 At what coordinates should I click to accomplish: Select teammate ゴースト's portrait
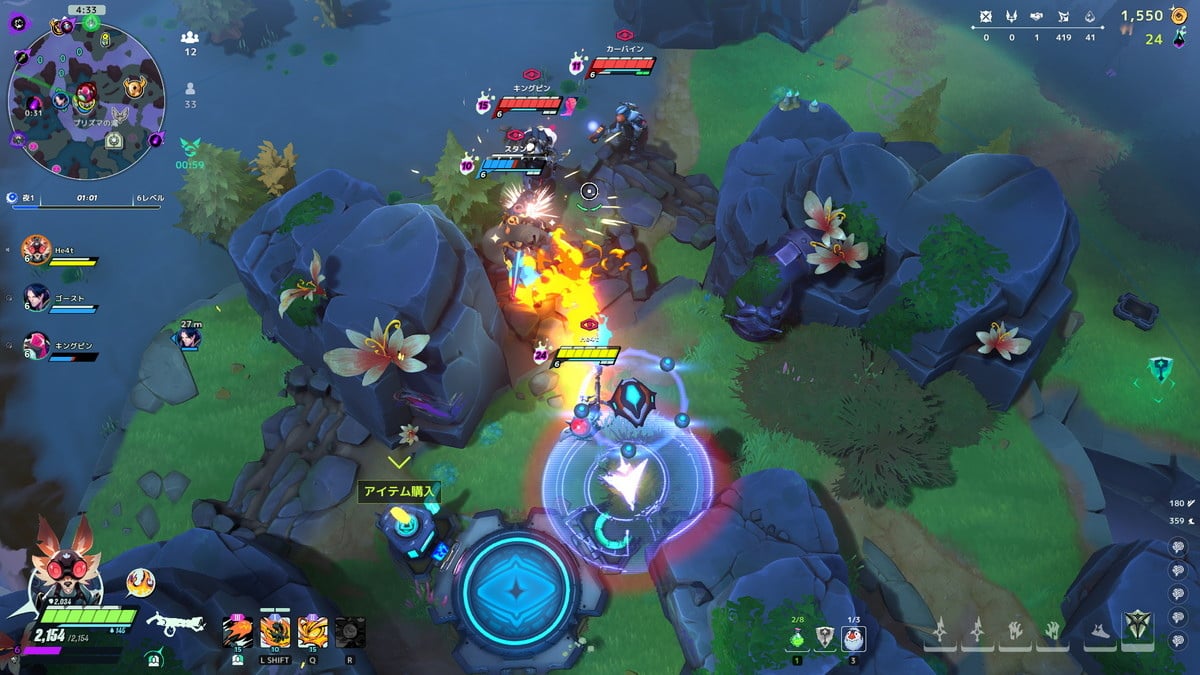point(36,297)
